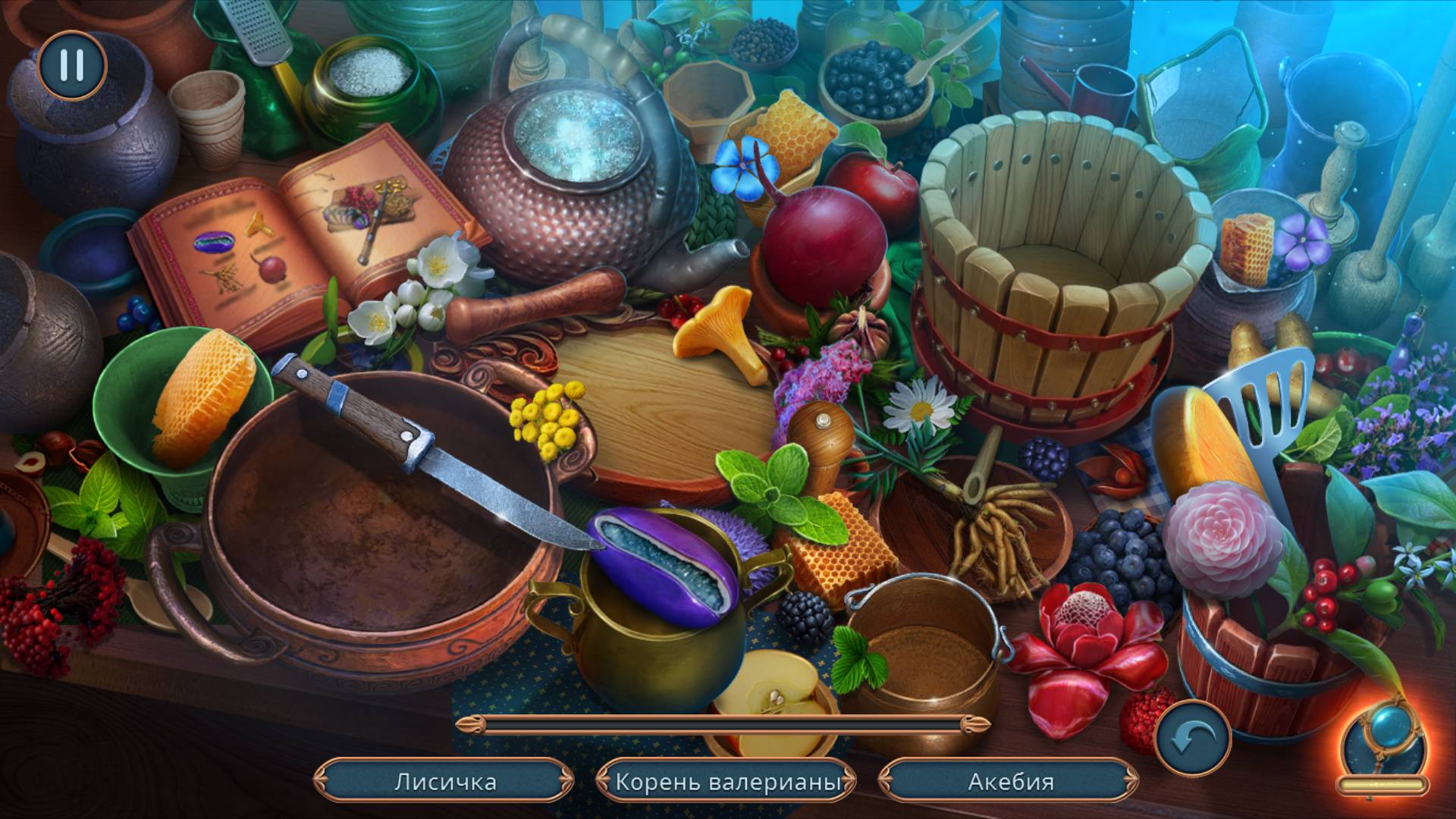Select the Лисичка item label

click(445, 781)
